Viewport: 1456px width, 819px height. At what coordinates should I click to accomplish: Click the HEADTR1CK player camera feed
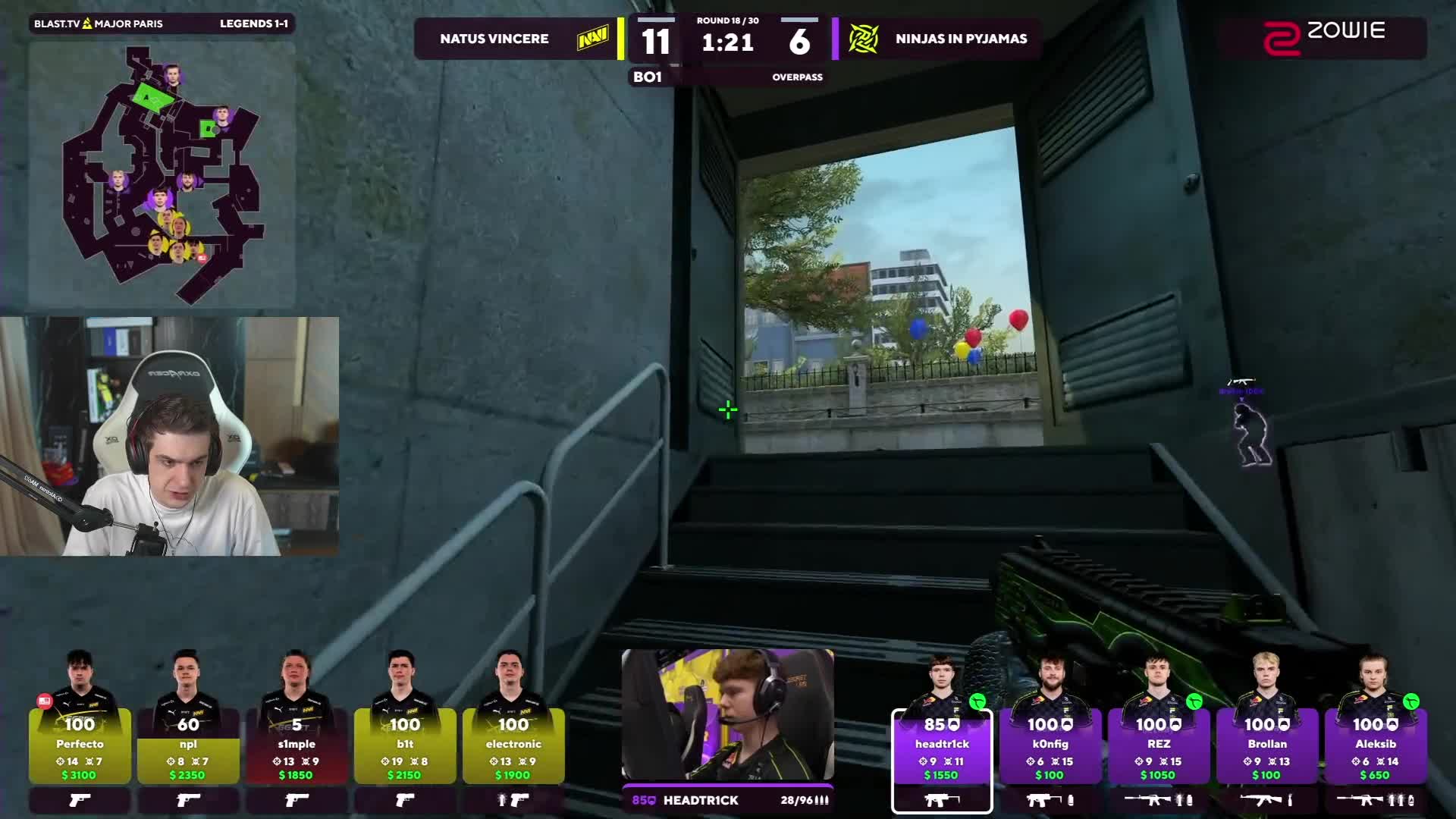(727, 714)
